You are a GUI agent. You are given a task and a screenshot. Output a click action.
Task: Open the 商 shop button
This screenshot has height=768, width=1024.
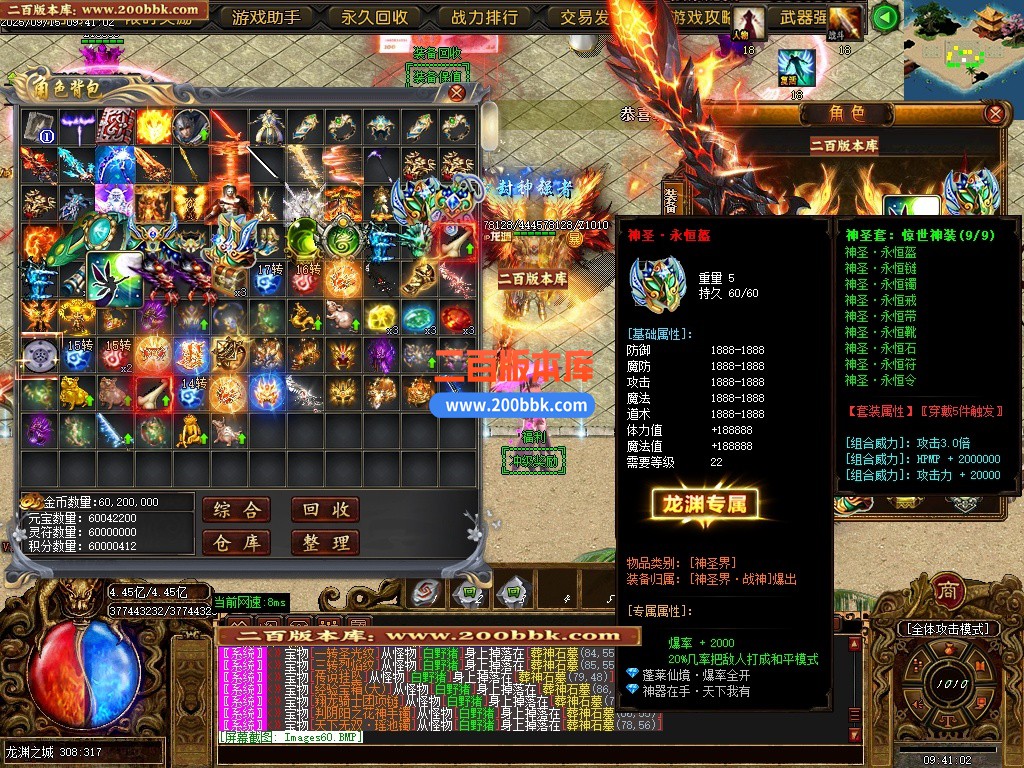(946, 591)
